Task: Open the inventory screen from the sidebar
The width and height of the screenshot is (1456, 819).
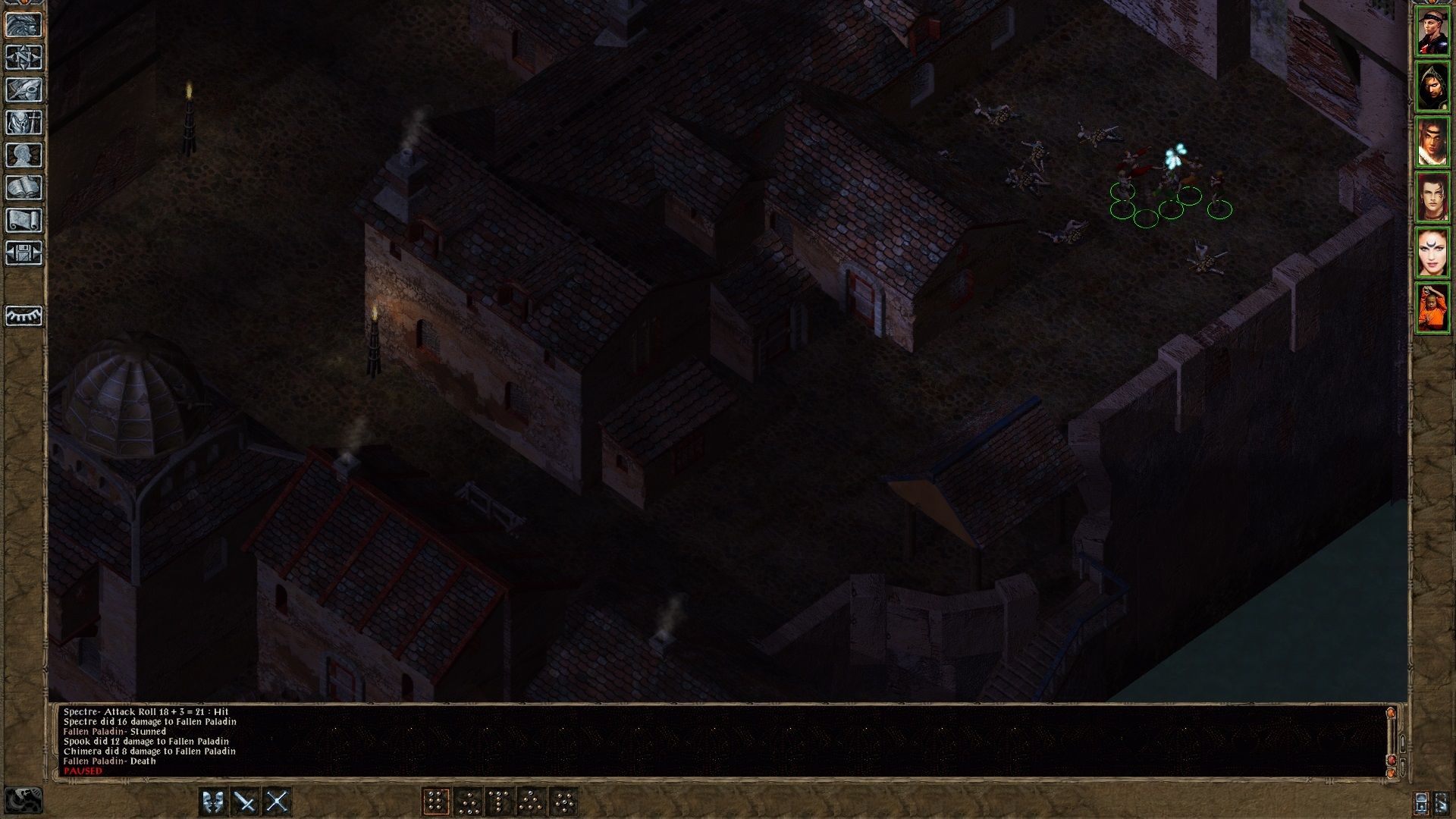Action: [x=25, y=121]
